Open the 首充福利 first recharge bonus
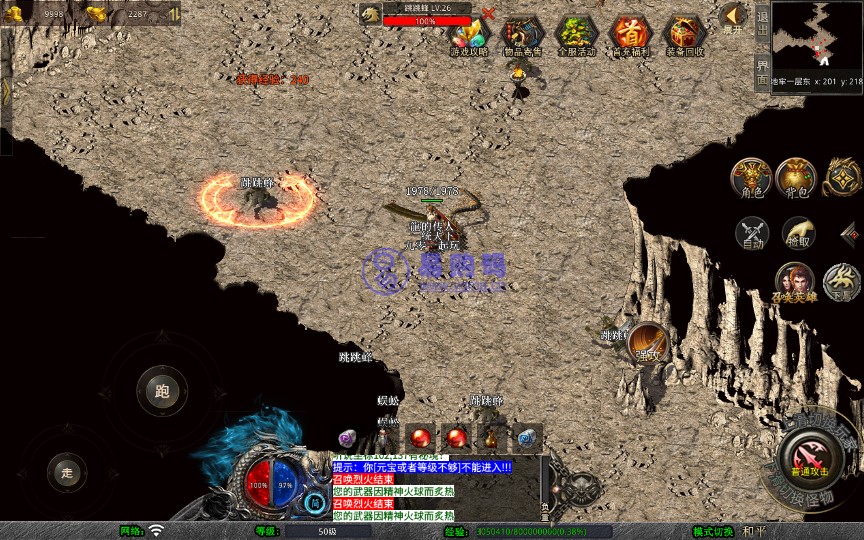 tap(630, 34)
